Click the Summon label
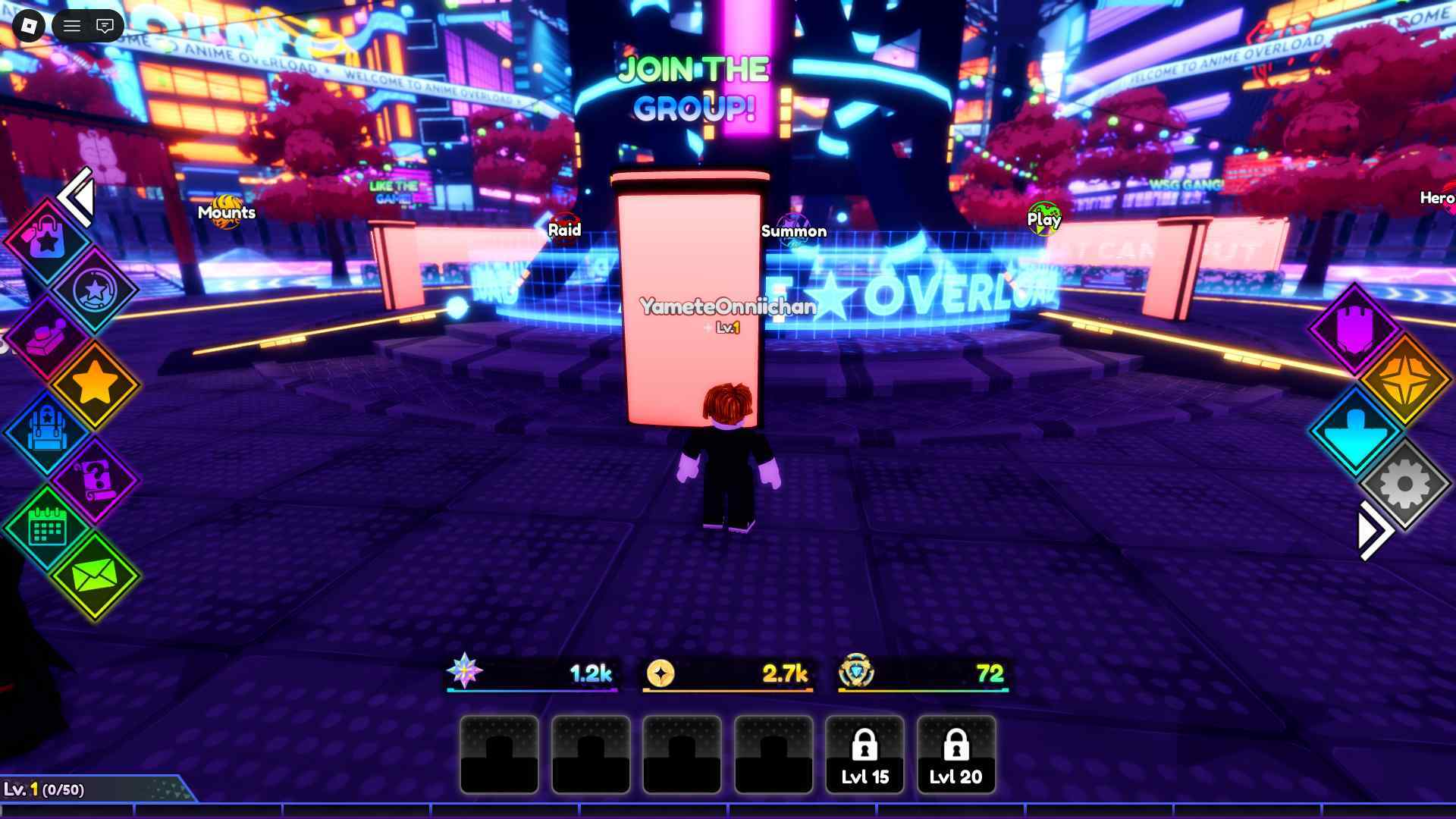 [794, 231]
